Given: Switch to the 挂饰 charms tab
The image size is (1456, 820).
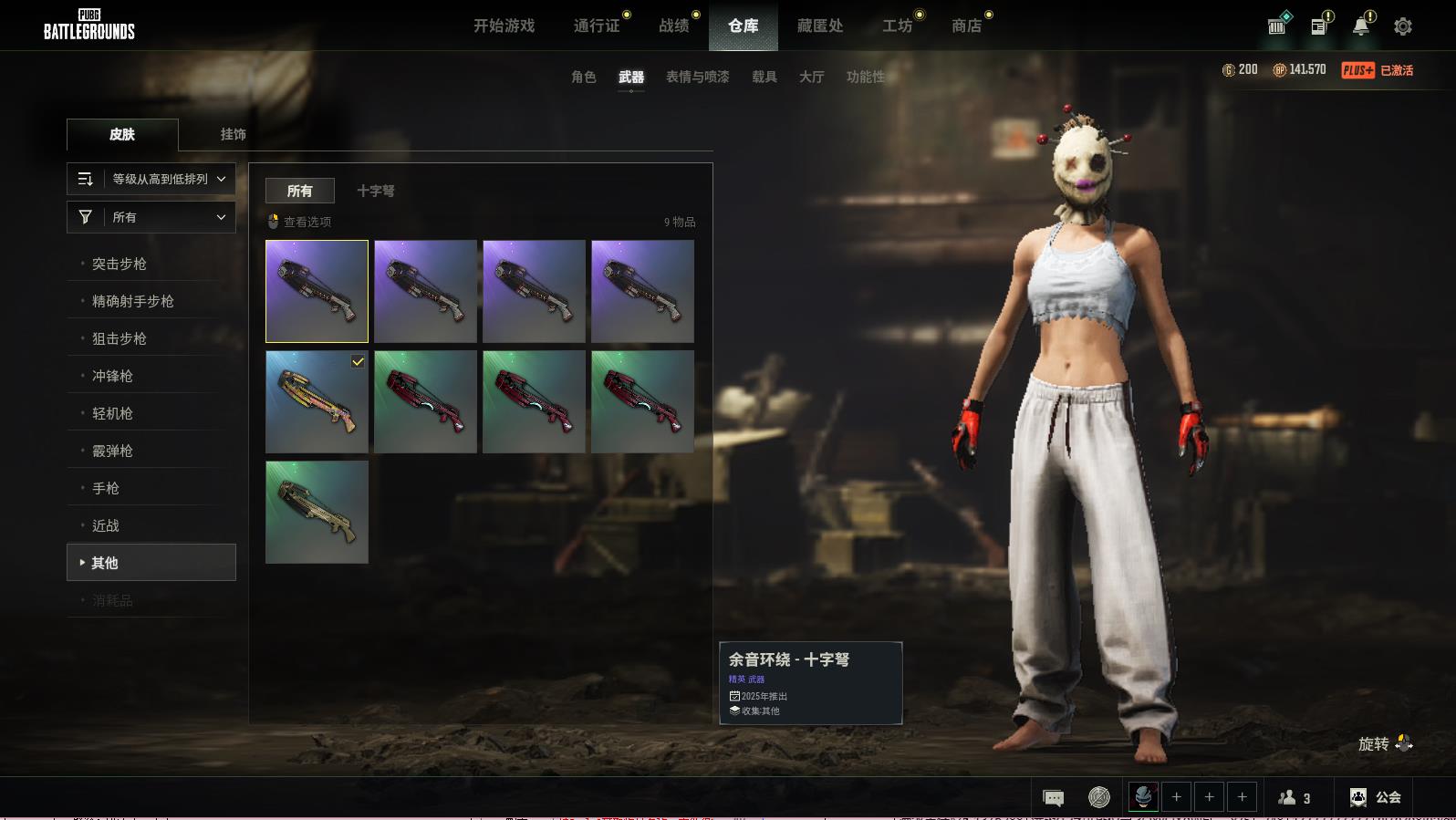Looking at the screenshot, I should 233,134.
